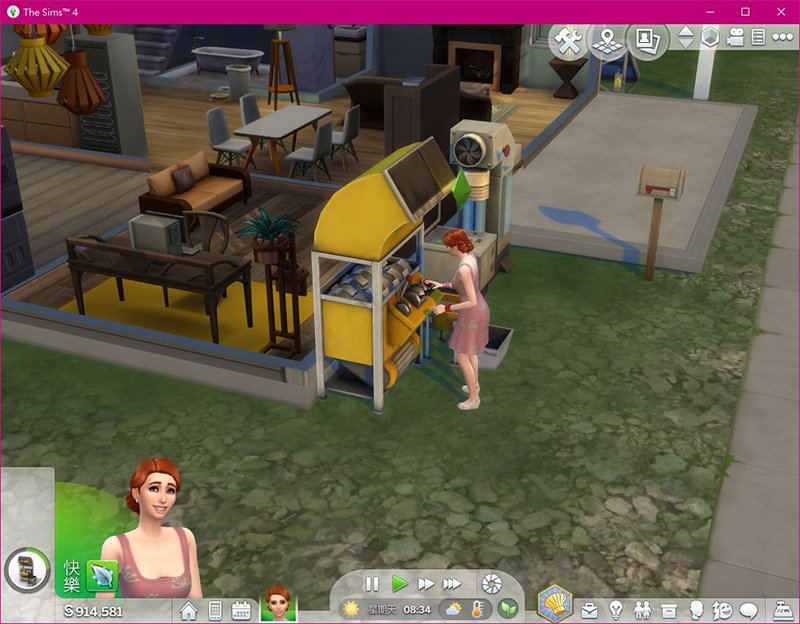Set the game to normal play speed
The height and width of the screenshot is (624, 800).
399,583
